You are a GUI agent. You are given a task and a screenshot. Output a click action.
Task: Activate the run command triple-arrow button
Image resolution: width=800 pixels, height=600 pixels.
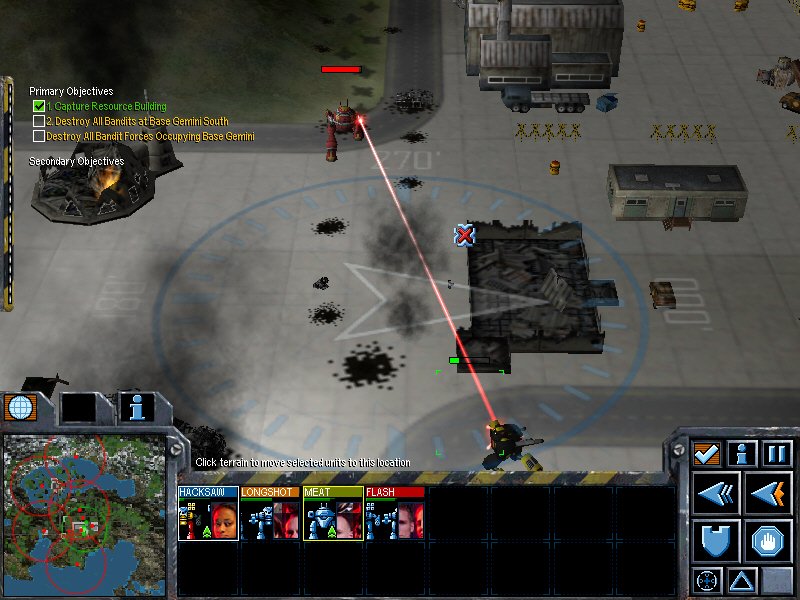pos(717,493)
